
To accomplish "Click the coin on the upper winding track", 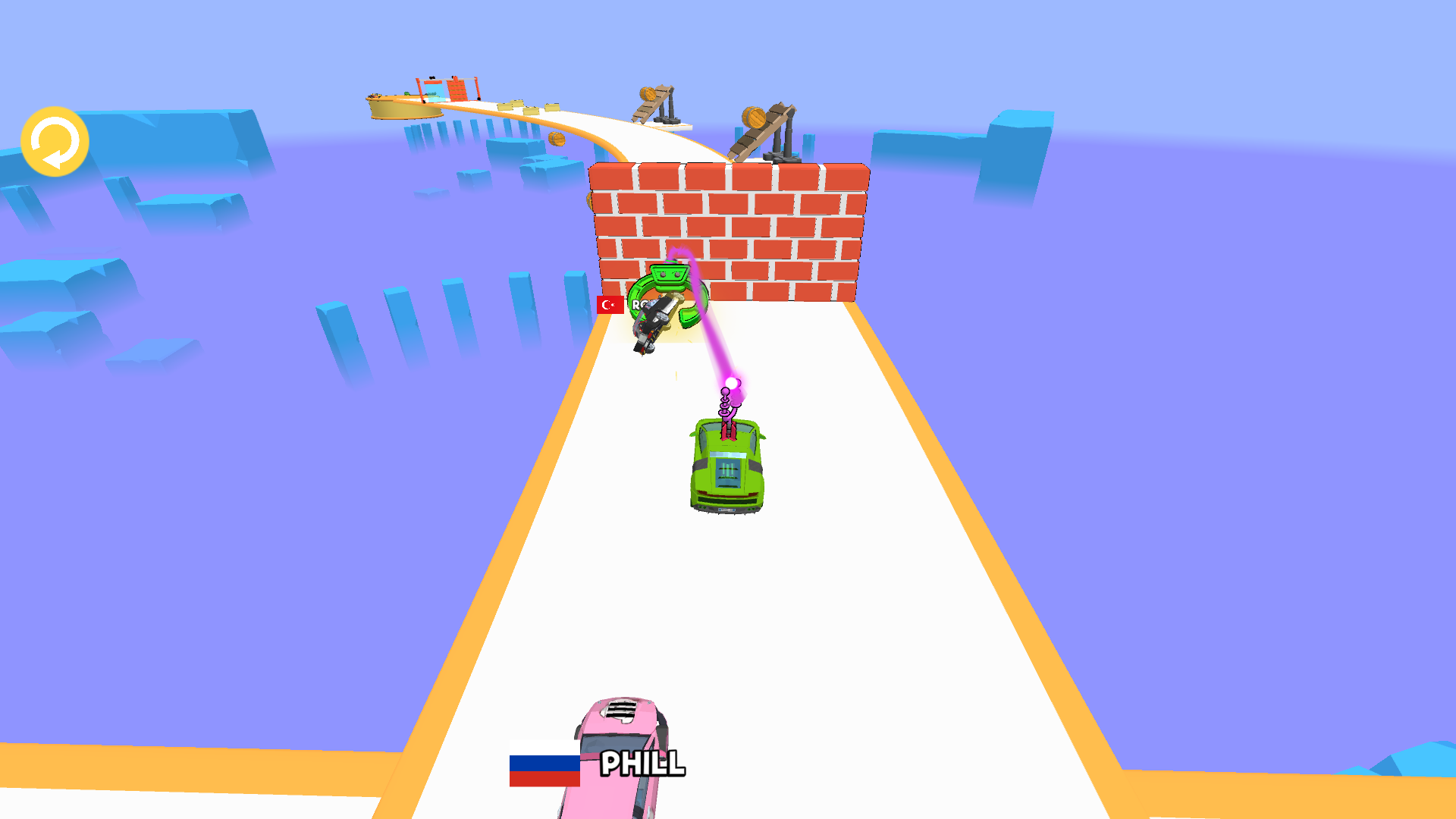I will 556,140.
